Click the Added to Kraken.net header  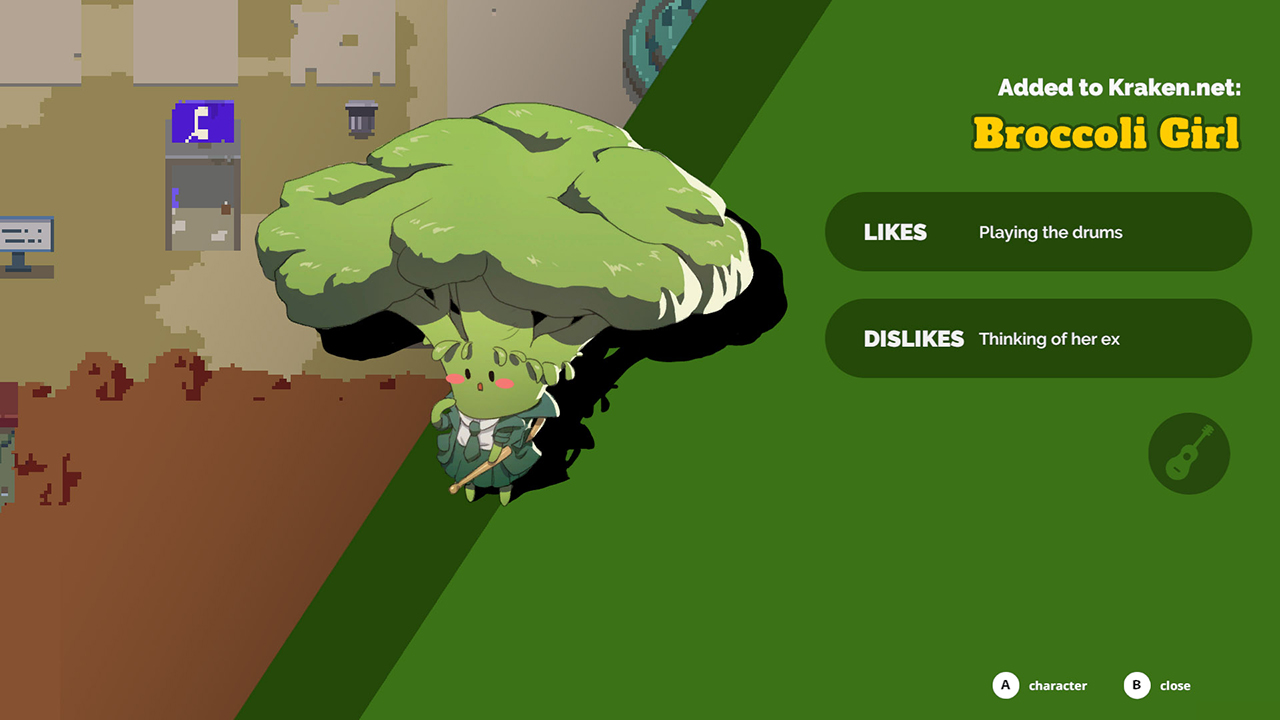click(x=1118, y=87)
